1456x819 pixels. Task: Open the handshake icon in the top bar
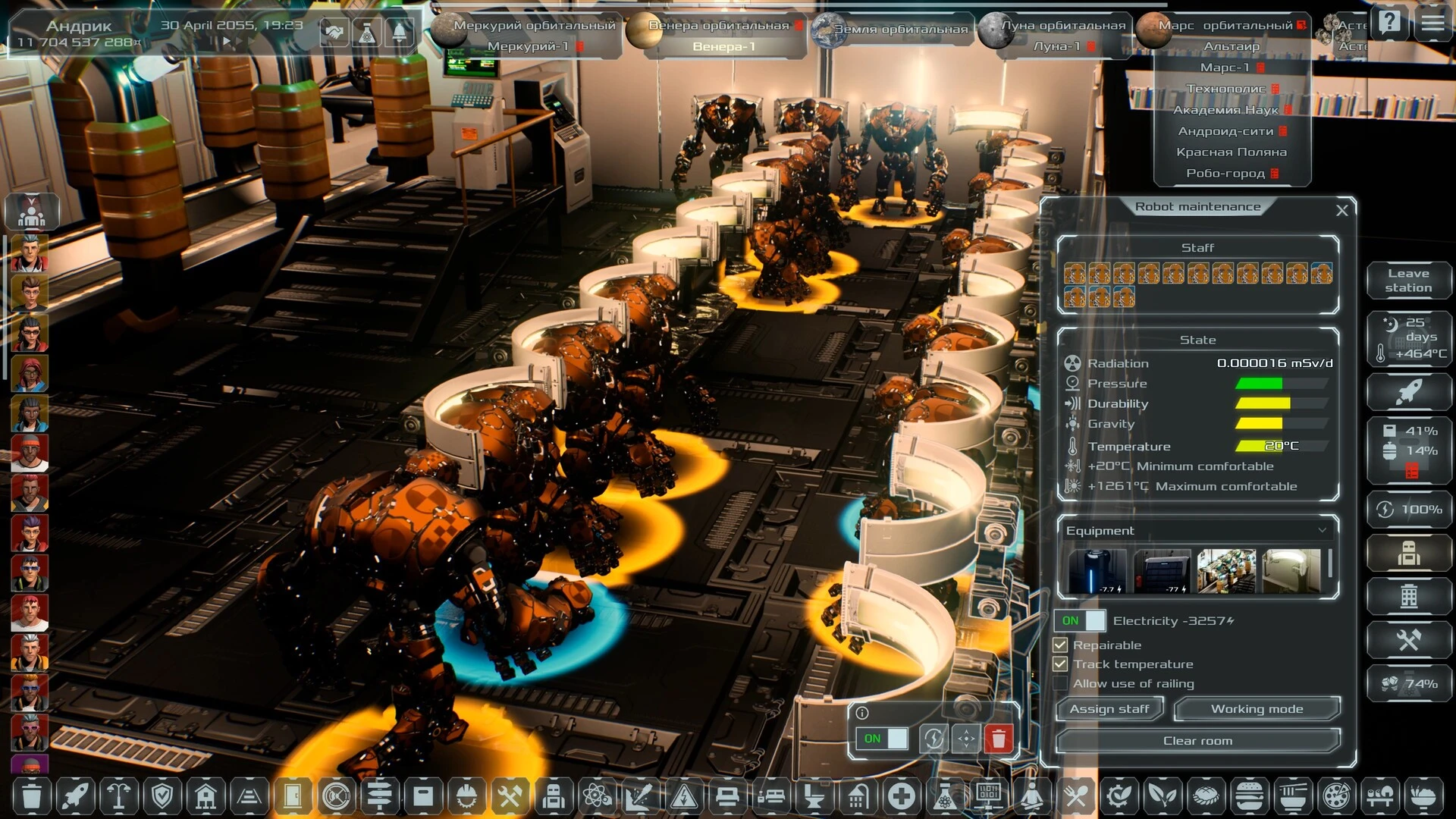pos(334,33)
